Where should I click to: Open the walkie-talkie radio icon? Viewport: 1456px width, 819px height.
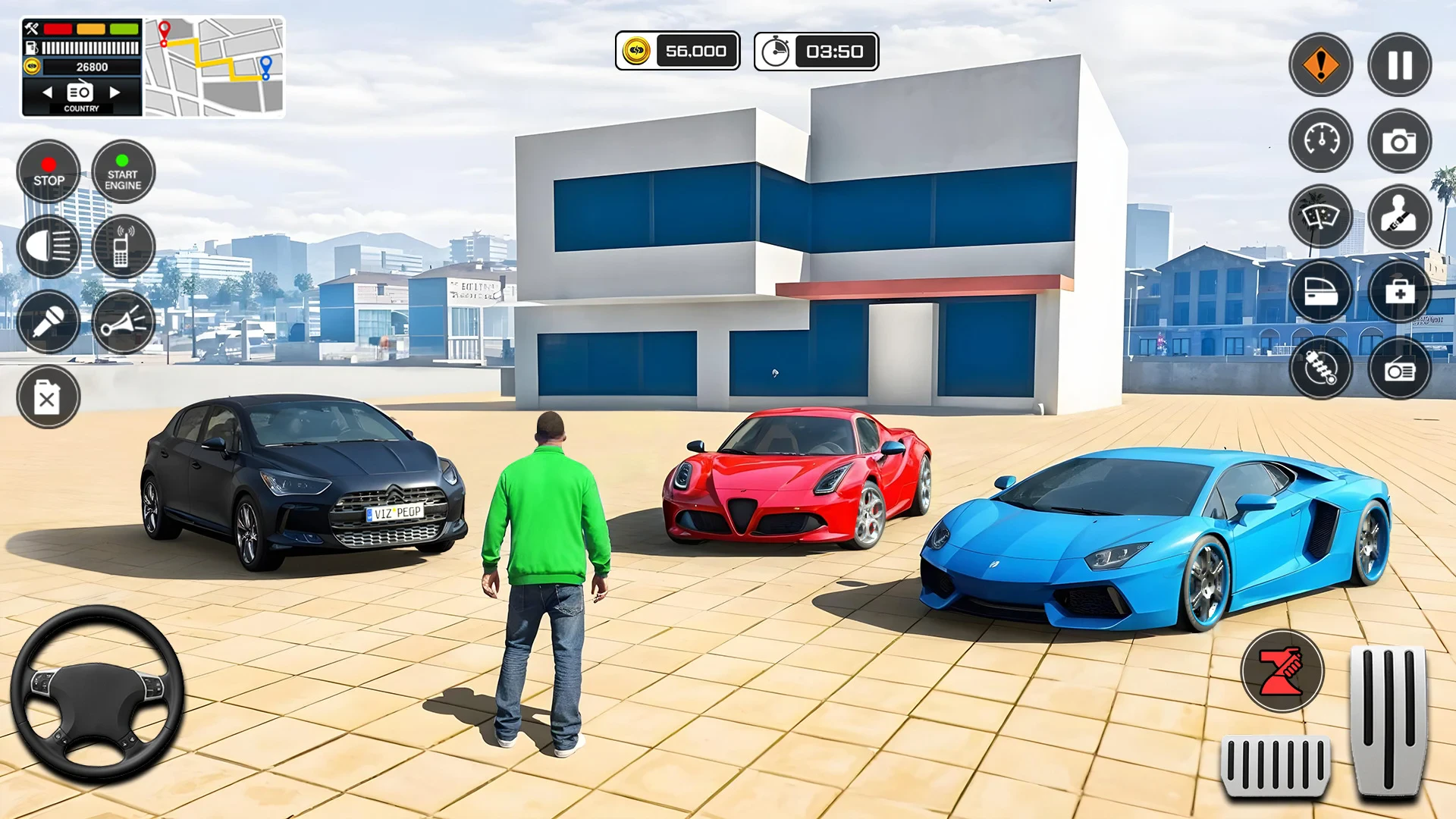click(x=123, y=246)
